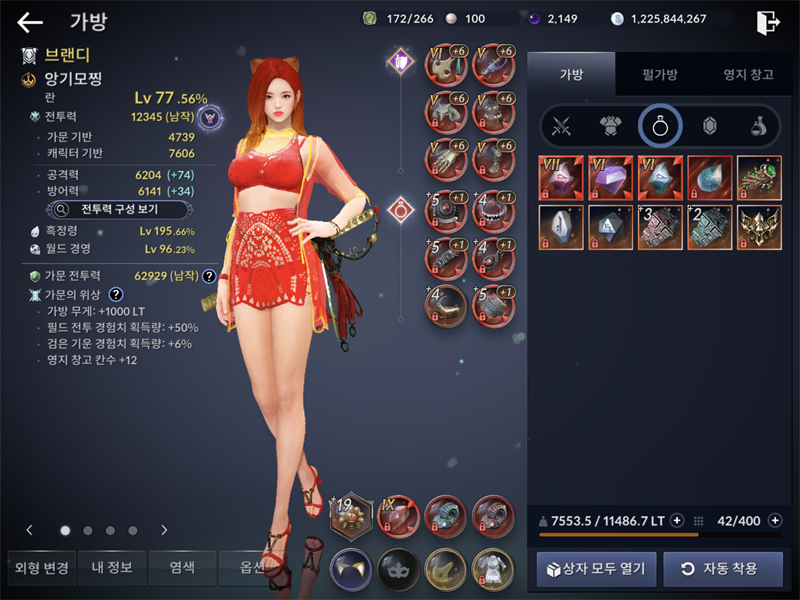Screen dimensions: 800x600
Task: Open all boxes with 상자 모두 열기
Action: (x=597, y=569)
